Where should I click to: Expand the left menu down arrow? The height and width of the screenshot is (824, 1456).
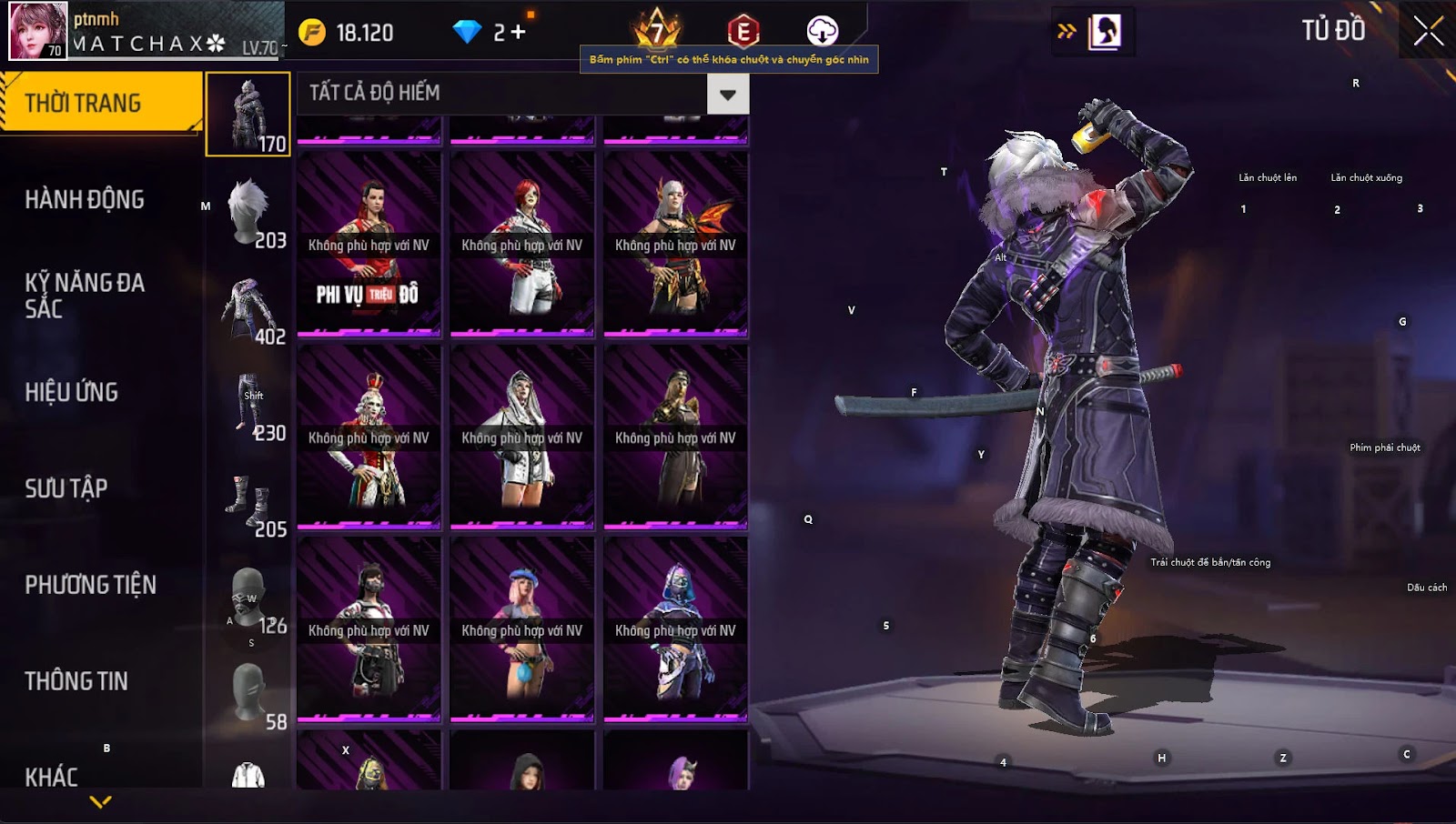[x=101, y=801]
